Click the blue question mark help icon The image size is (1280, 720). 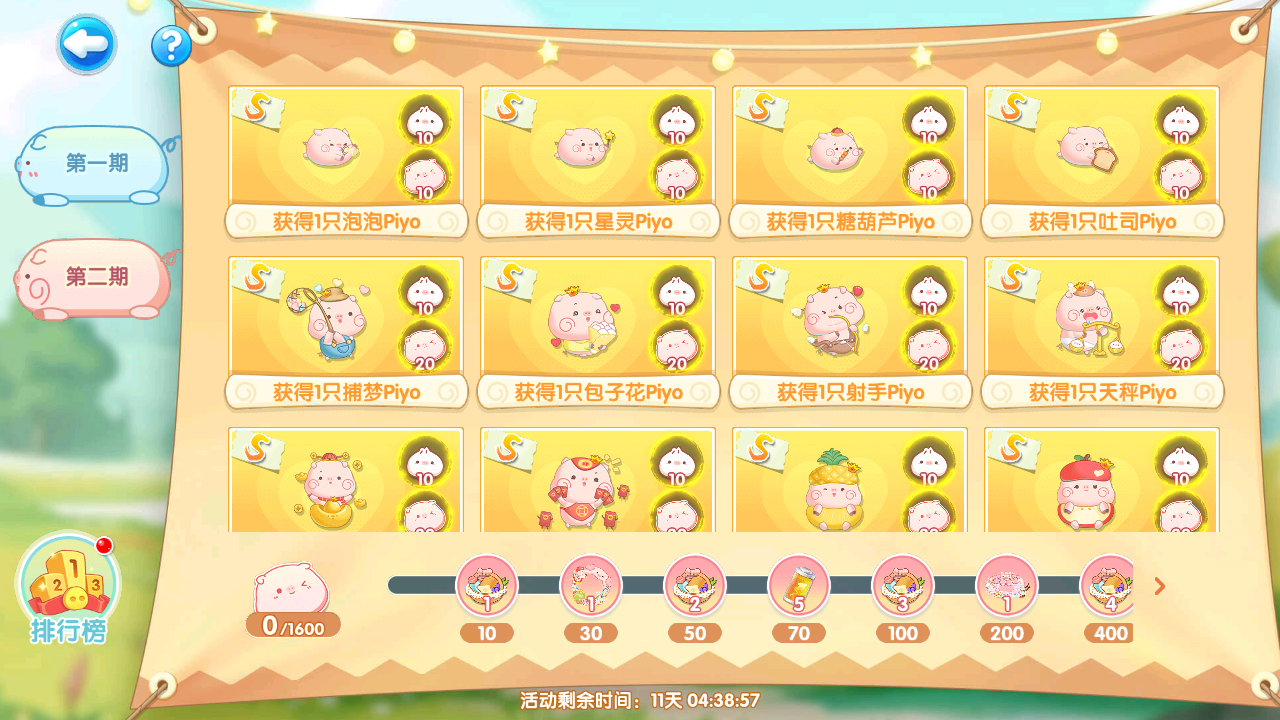pyautogui.click(x=172, y=44)
